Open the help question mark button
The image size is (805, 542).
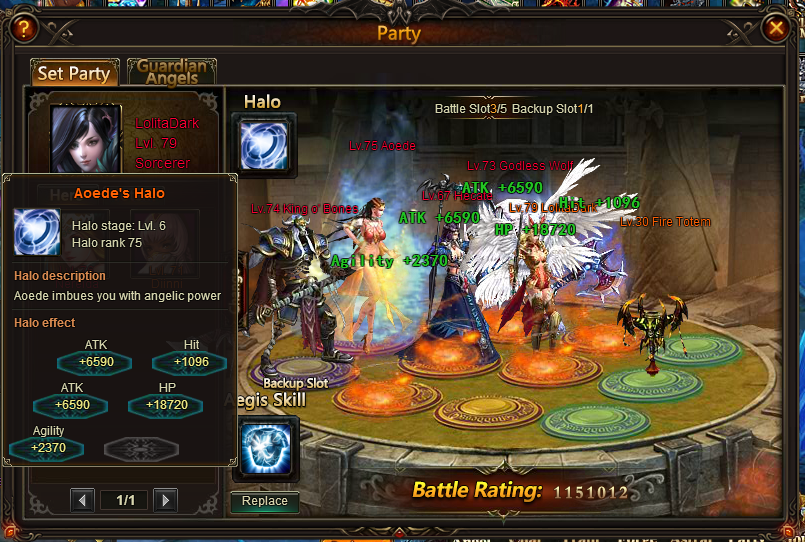pos(25,28)
